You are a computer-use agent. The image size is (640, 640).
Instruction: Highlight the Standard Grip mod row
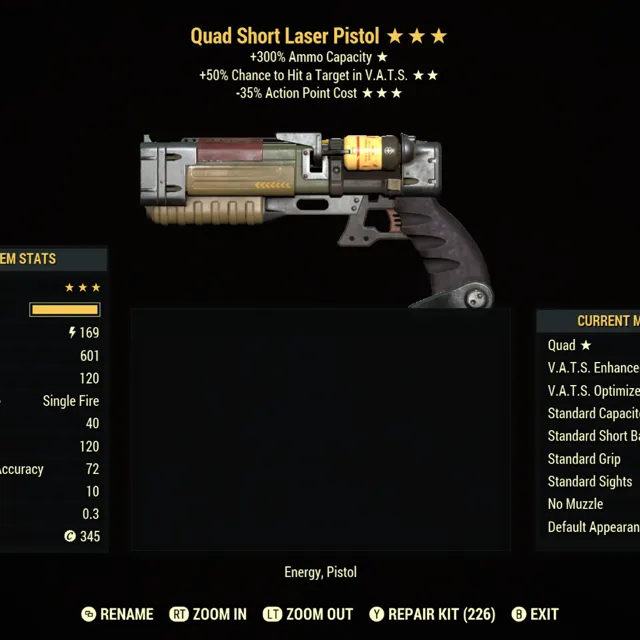point(585,459)
